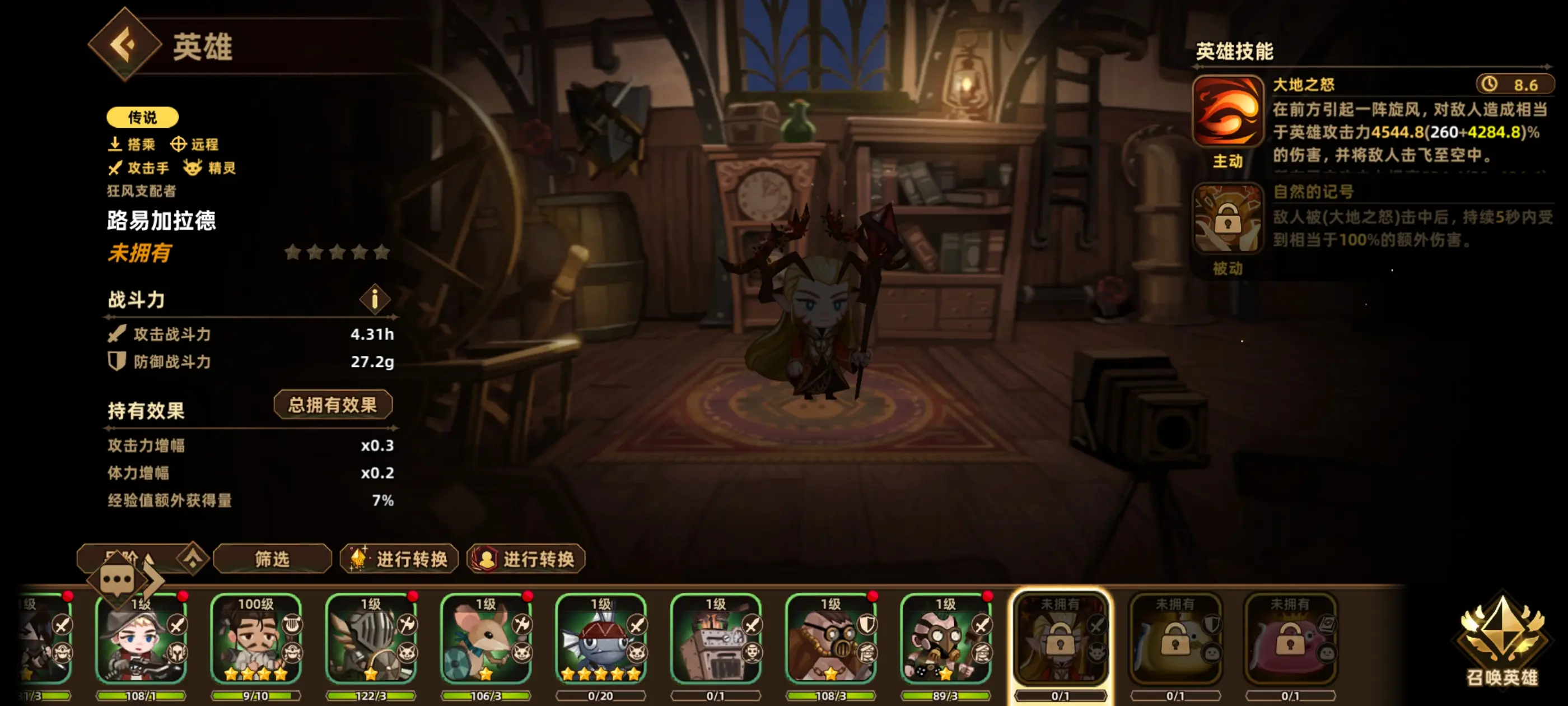Open the 总拥有效果 panel
The height and width of the screenshot is (706, 1568).
click(332, 405)
